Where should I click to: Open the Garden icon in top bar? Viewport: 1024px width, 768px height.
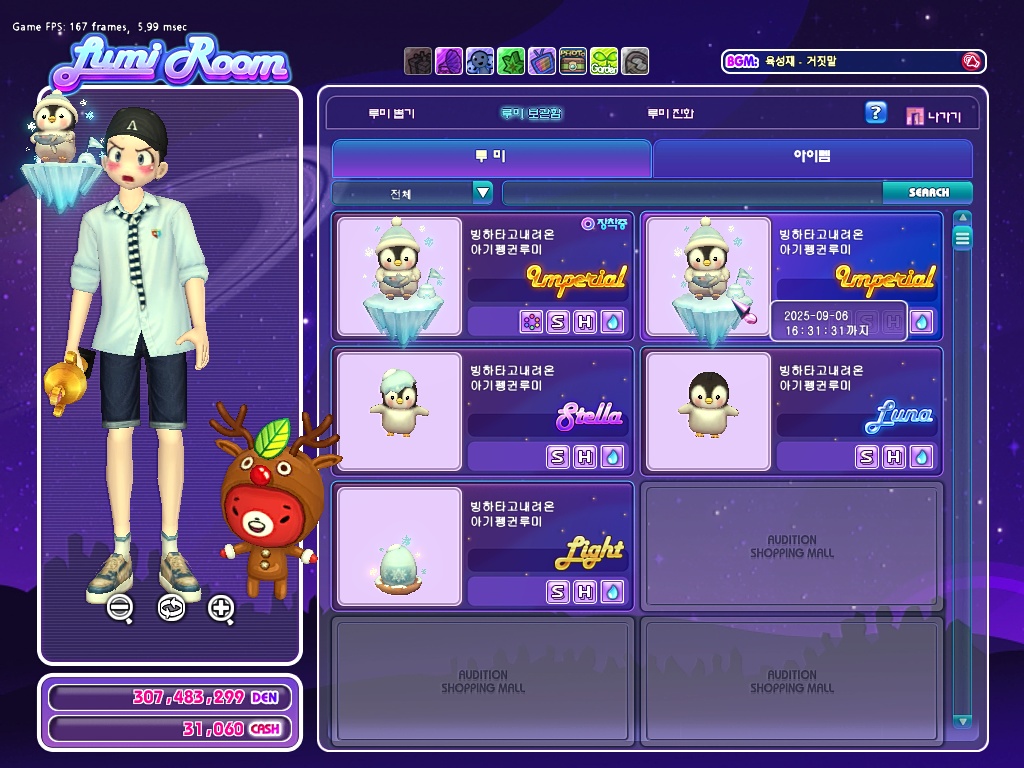[604, 61]
